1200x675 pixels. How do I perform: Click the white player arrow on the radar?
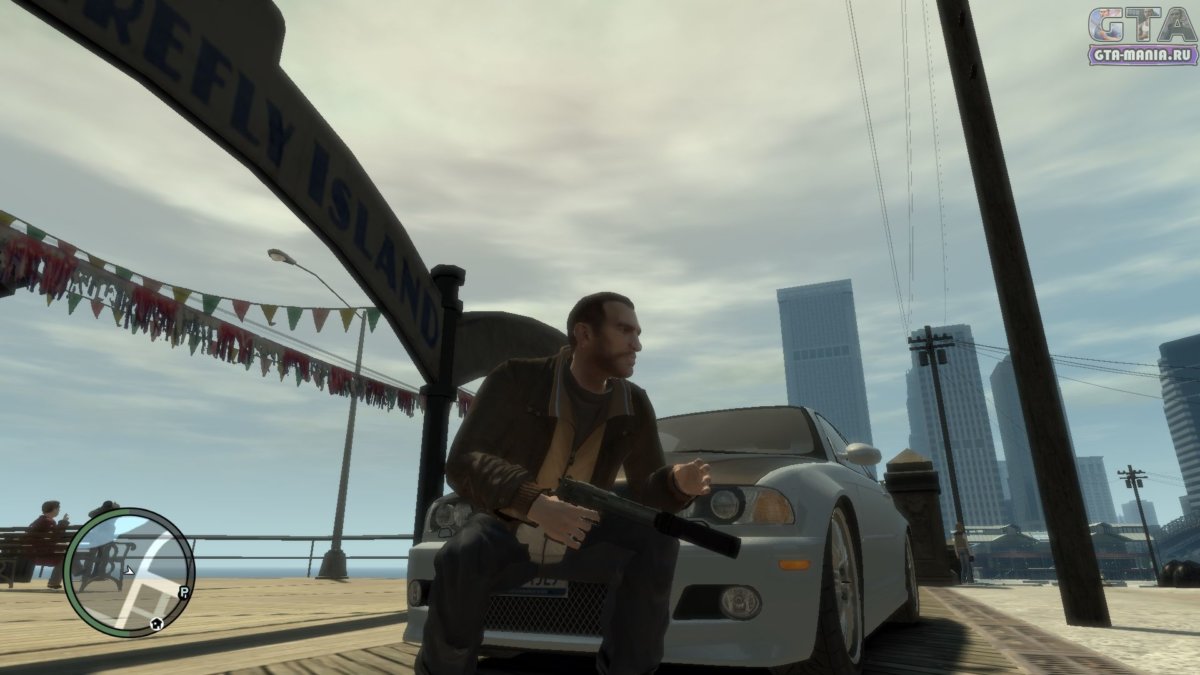pyautogui.click(x=129, y=571)
